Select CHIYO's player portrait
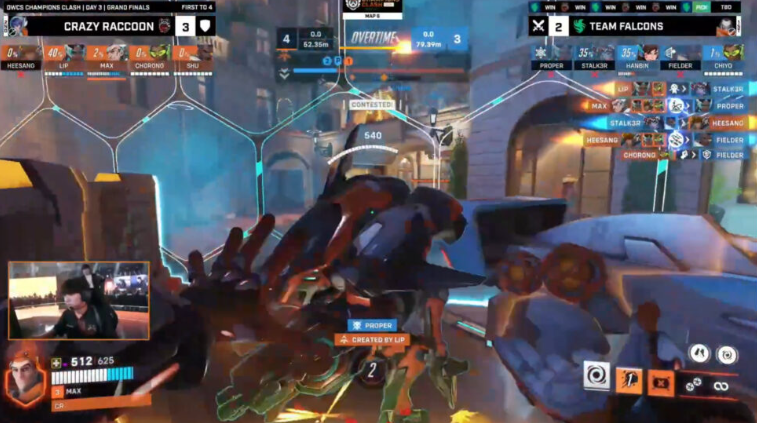This screenshot has width=757, height=423. coord(734,52)
